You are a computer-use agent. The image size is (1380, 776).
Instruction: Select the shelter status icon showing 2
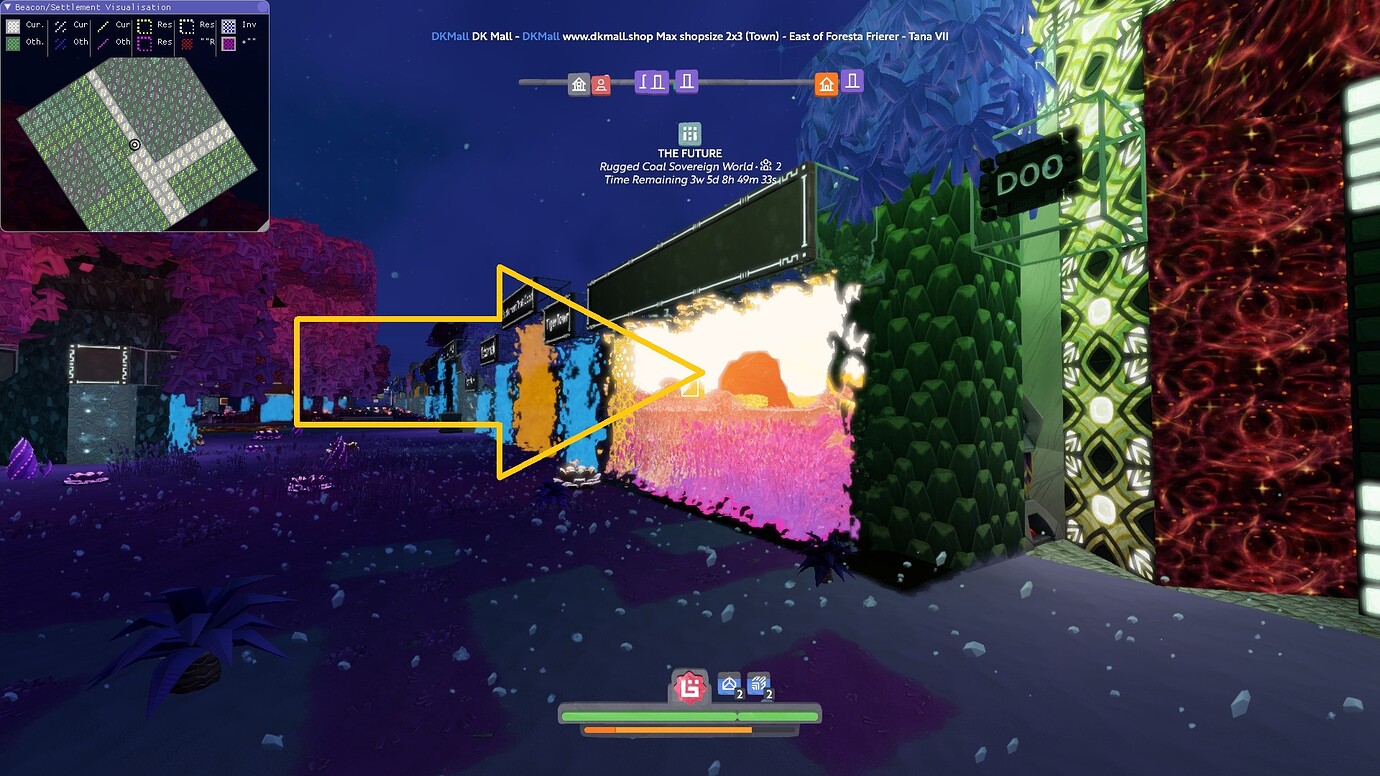click(727, 686)
